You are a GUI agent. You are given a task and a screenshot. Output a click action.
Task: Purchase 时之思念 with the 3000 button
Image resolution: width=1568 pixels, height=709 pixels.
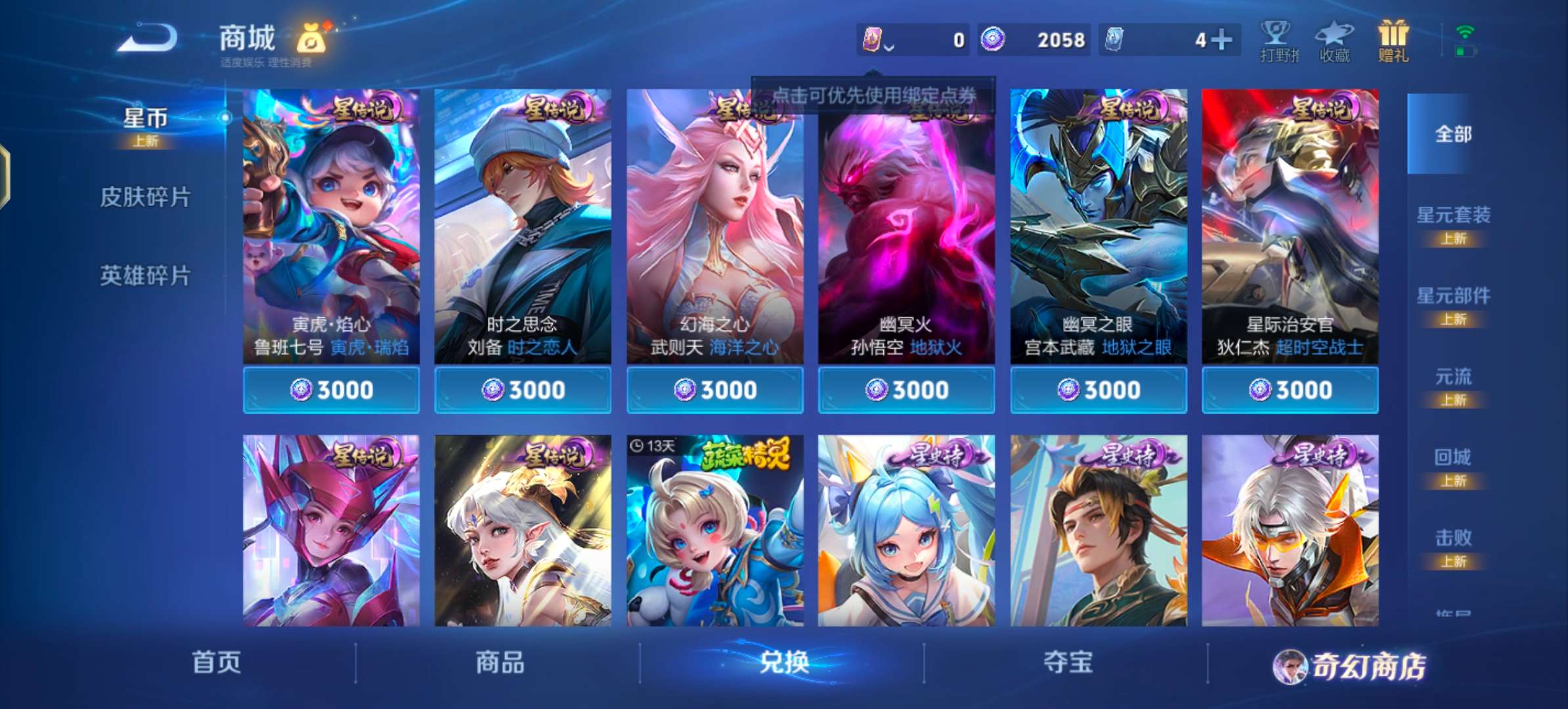(523, 389)
